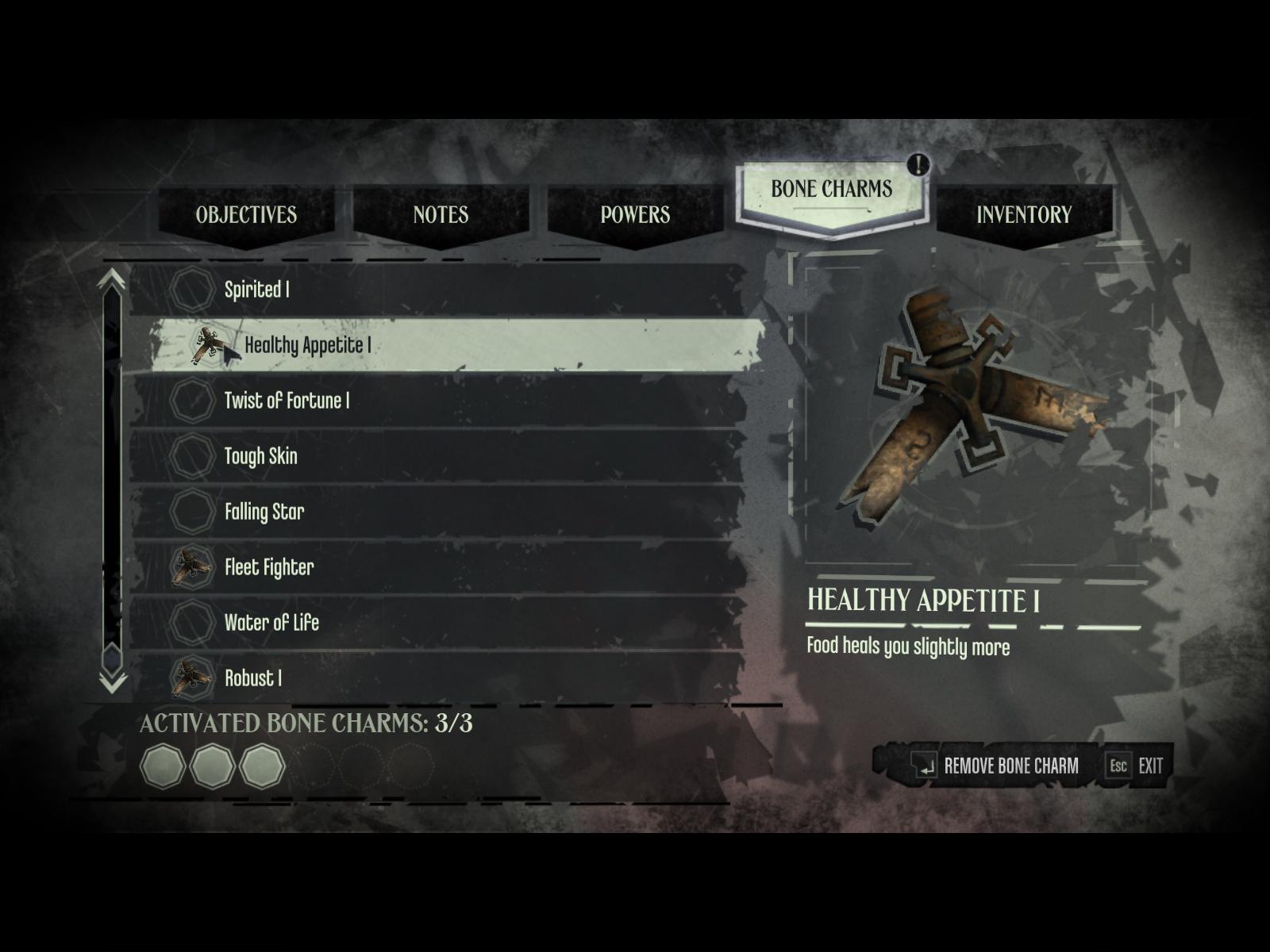
Task: Select the Spirited I bone charm
Action: [x=437, y=290]
